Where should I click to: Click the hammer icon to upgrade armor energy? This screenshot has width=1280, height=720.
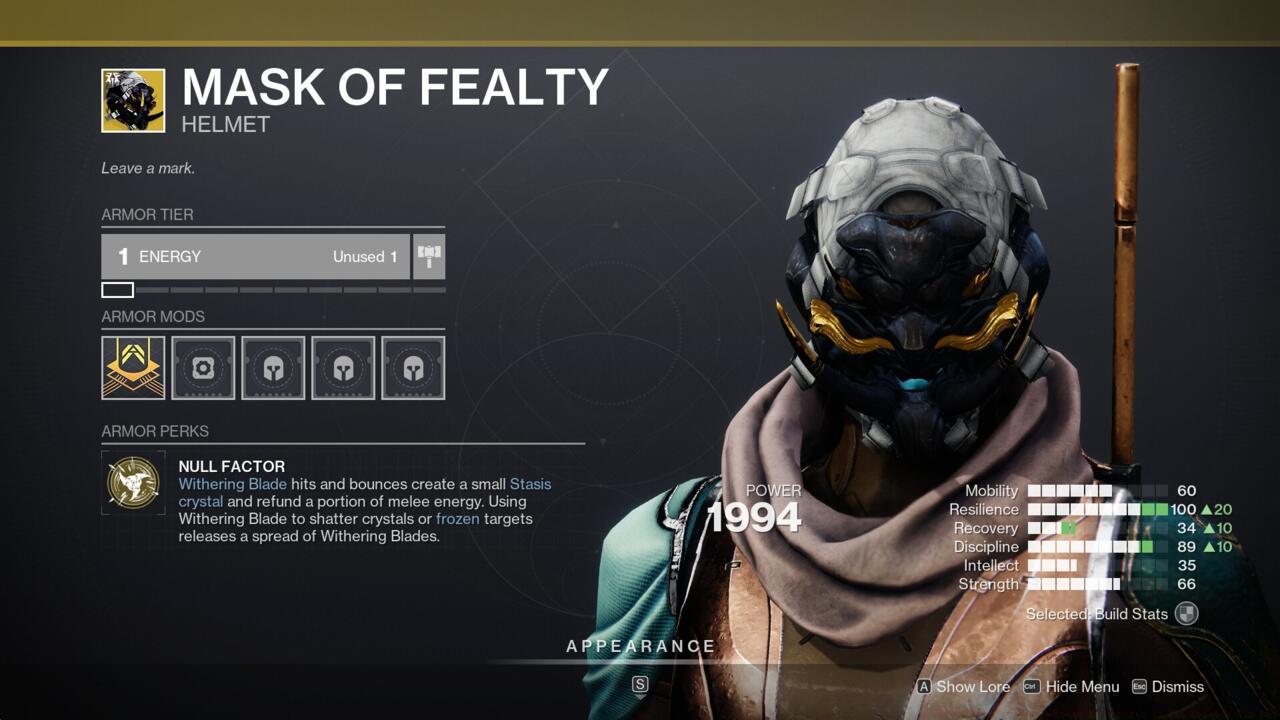click(429, 256)
